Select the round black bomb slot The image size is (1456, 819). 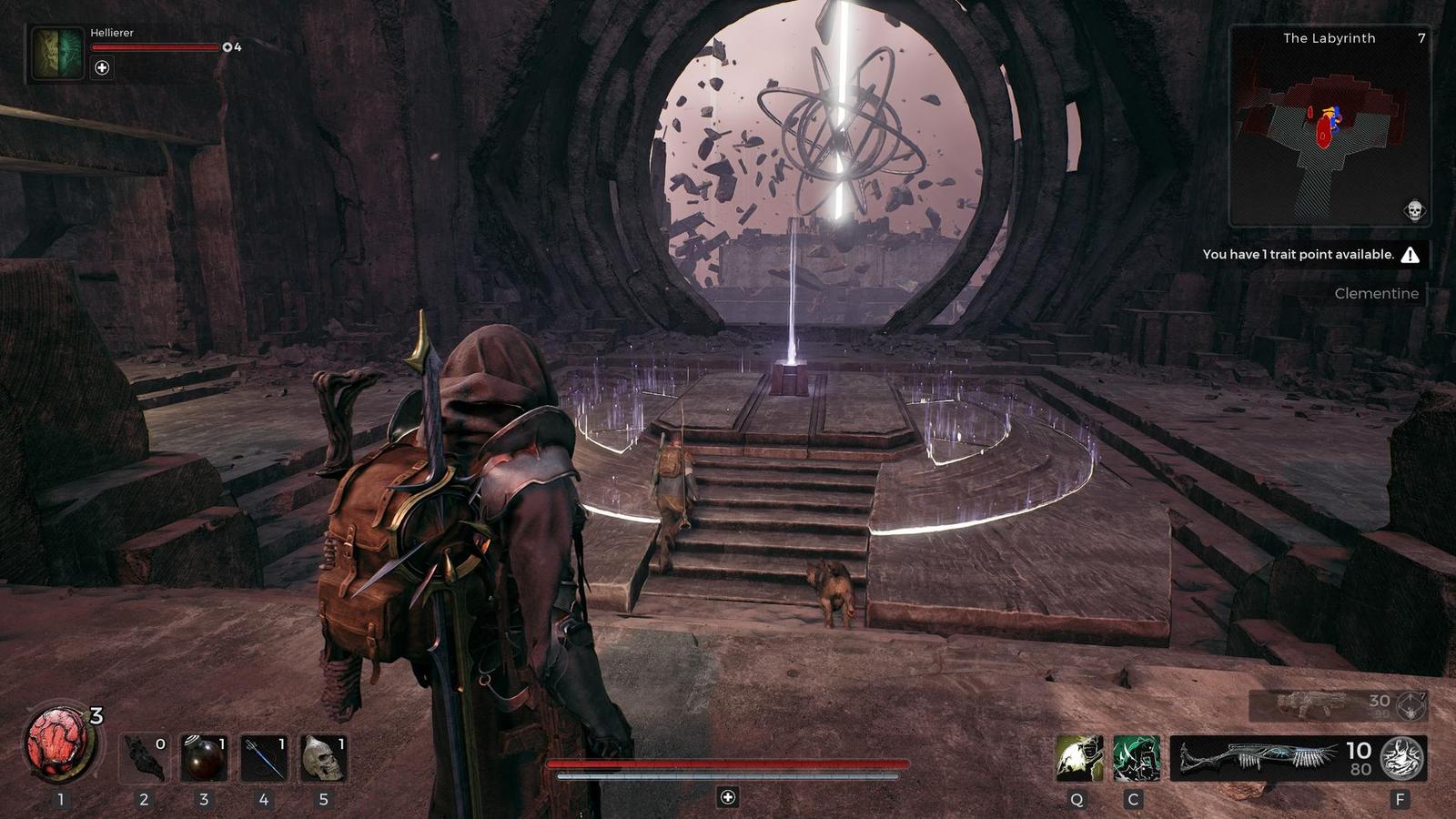203,758
